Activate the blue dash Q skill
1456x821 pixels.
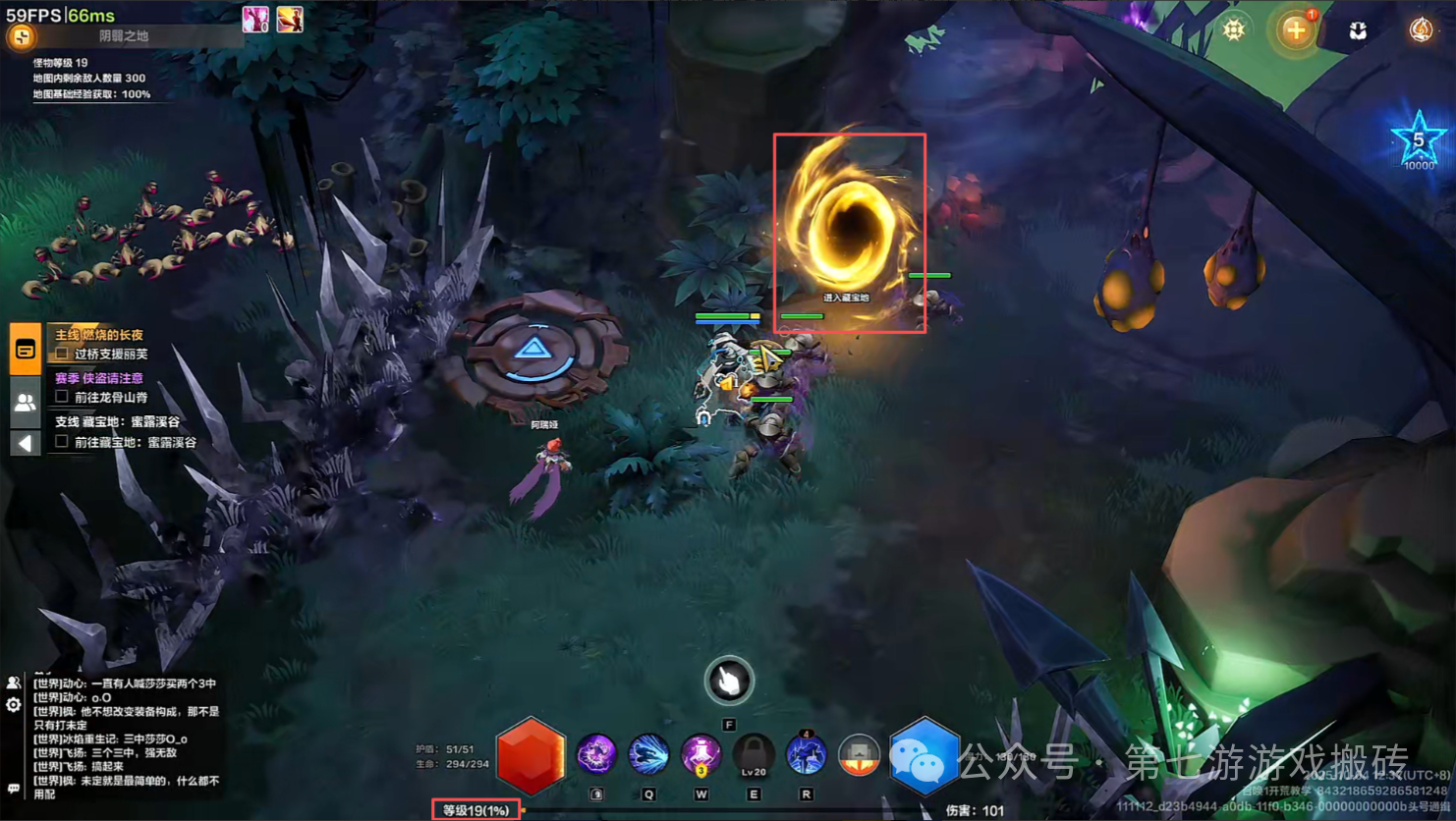(x=648, y=755)
